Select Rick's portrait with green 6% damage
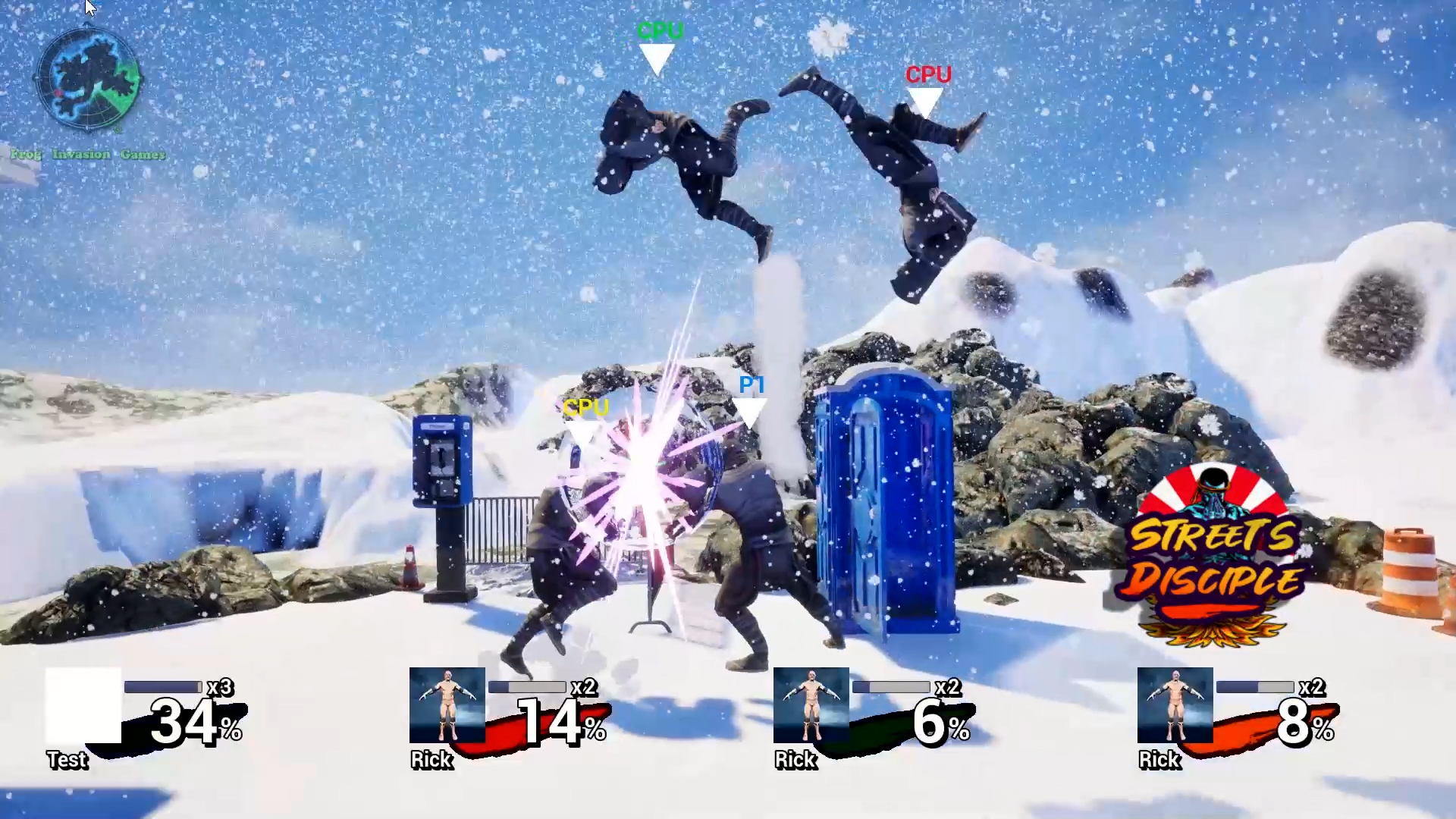 (x=811, y=705)
